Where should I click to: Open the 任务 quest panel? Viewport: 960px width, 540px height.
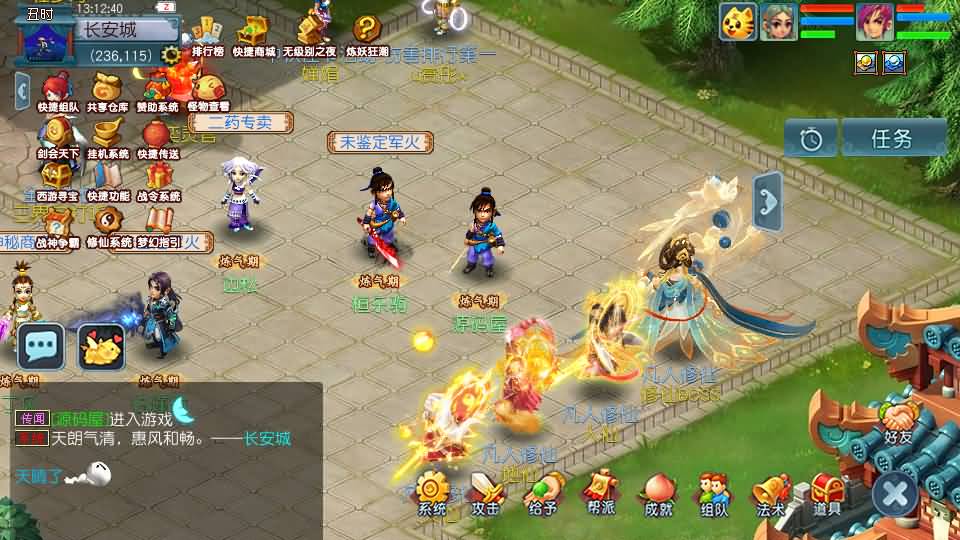click(893, 138)
